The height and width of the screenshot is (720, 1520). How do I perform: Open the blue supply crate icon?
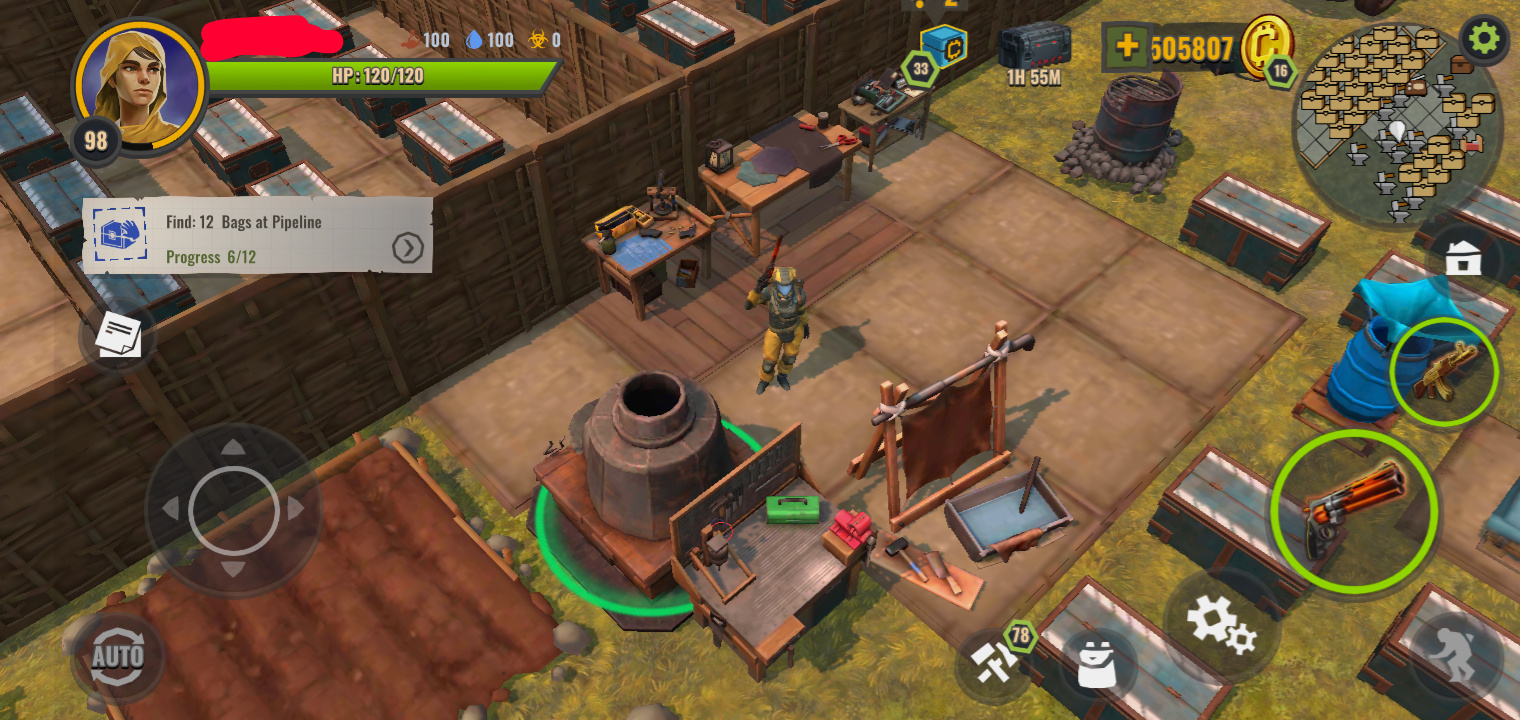942,46
